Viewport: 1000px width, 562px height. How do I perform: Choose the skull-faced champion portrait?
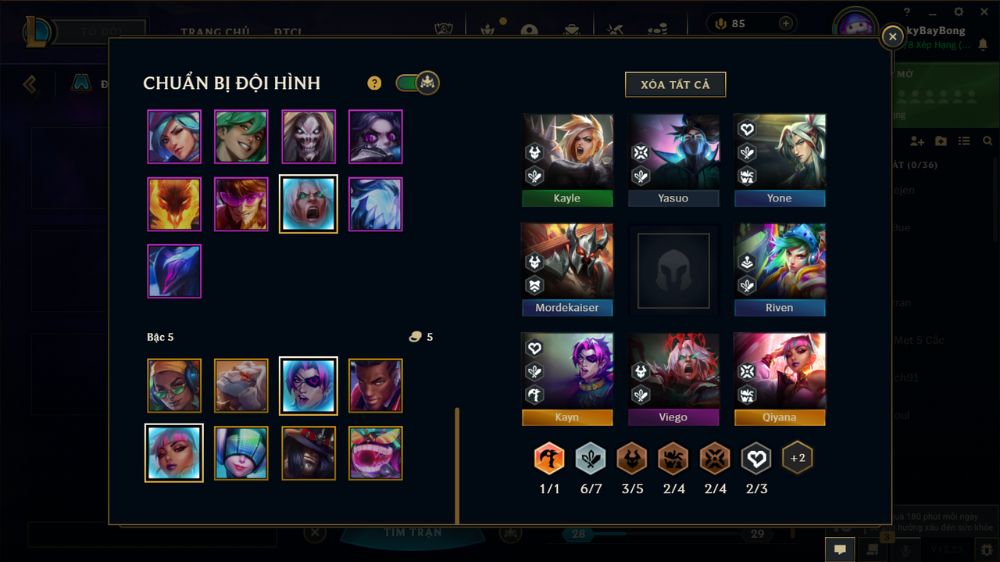point(308,136)
